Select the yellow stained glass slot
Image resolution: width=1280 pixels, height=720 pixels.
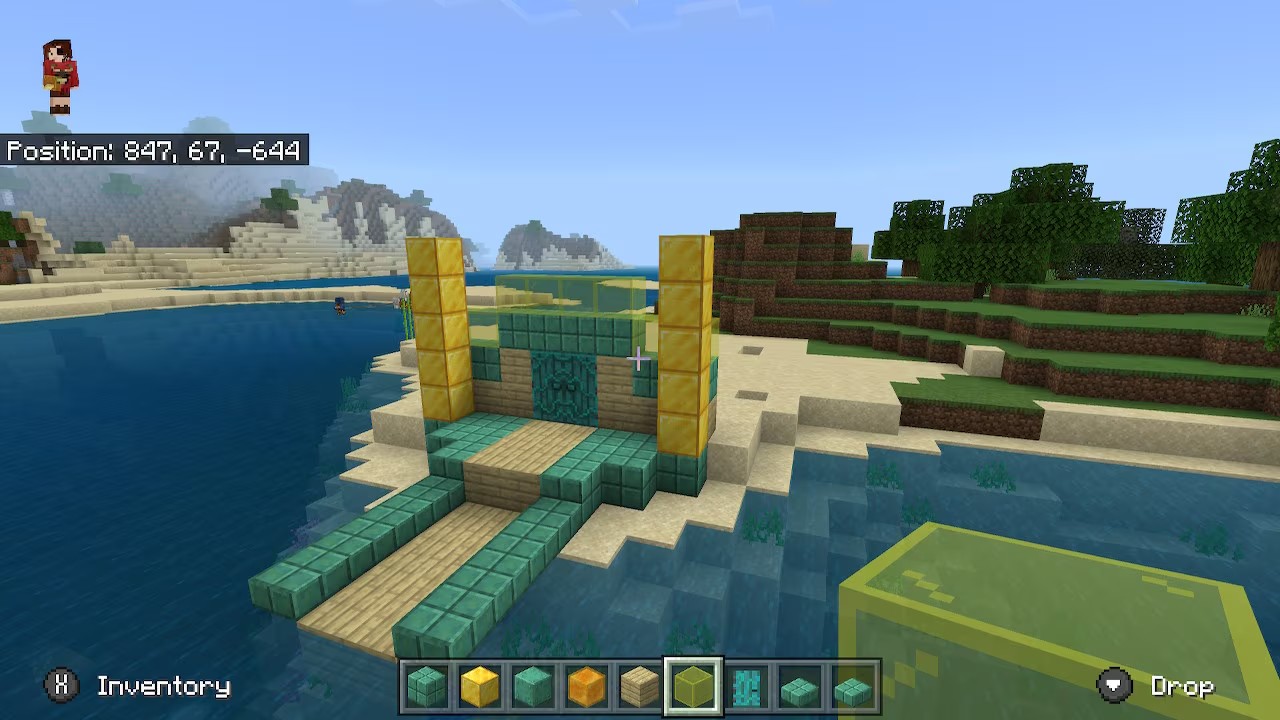(x=693, y=687)
